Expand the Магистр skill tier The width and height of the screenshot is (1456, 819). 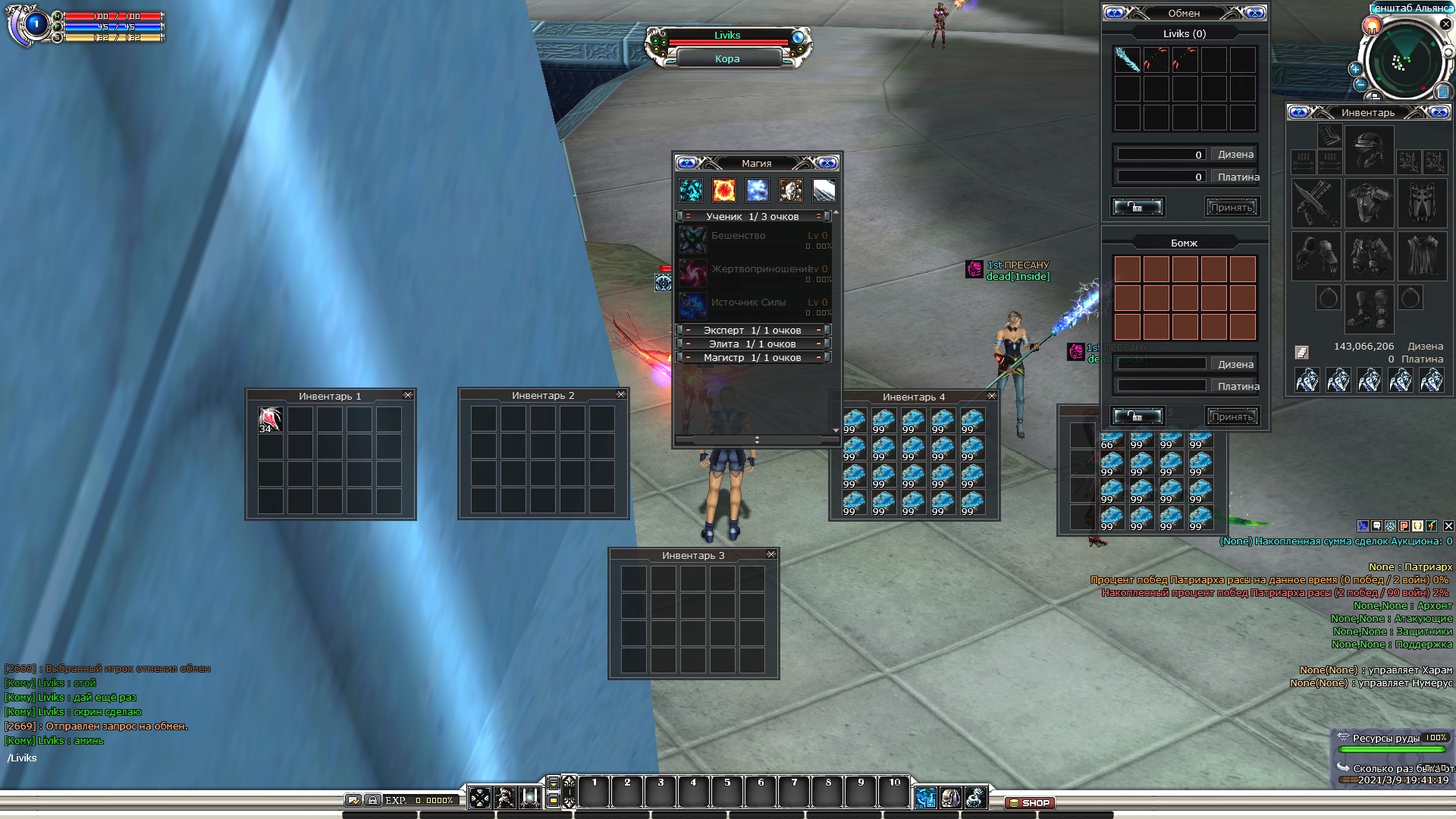[x=752, y=357]
